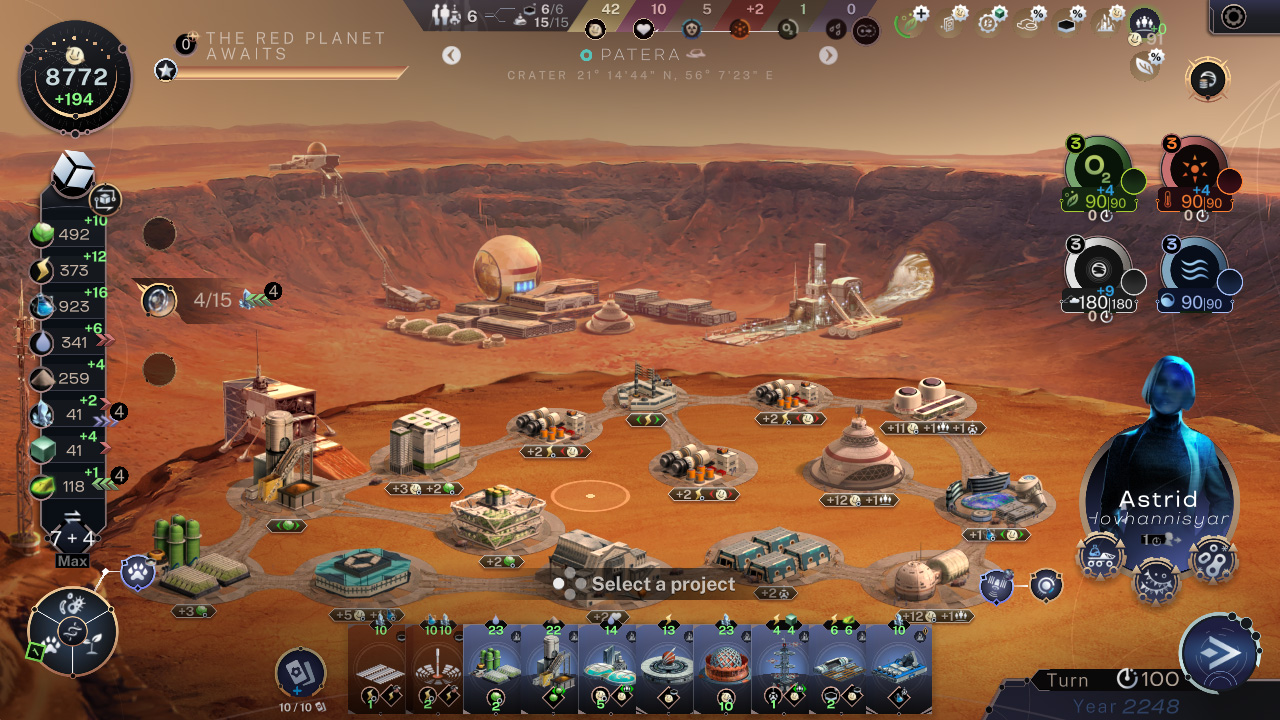End the turn with the arrow button

pos(1218,653)
